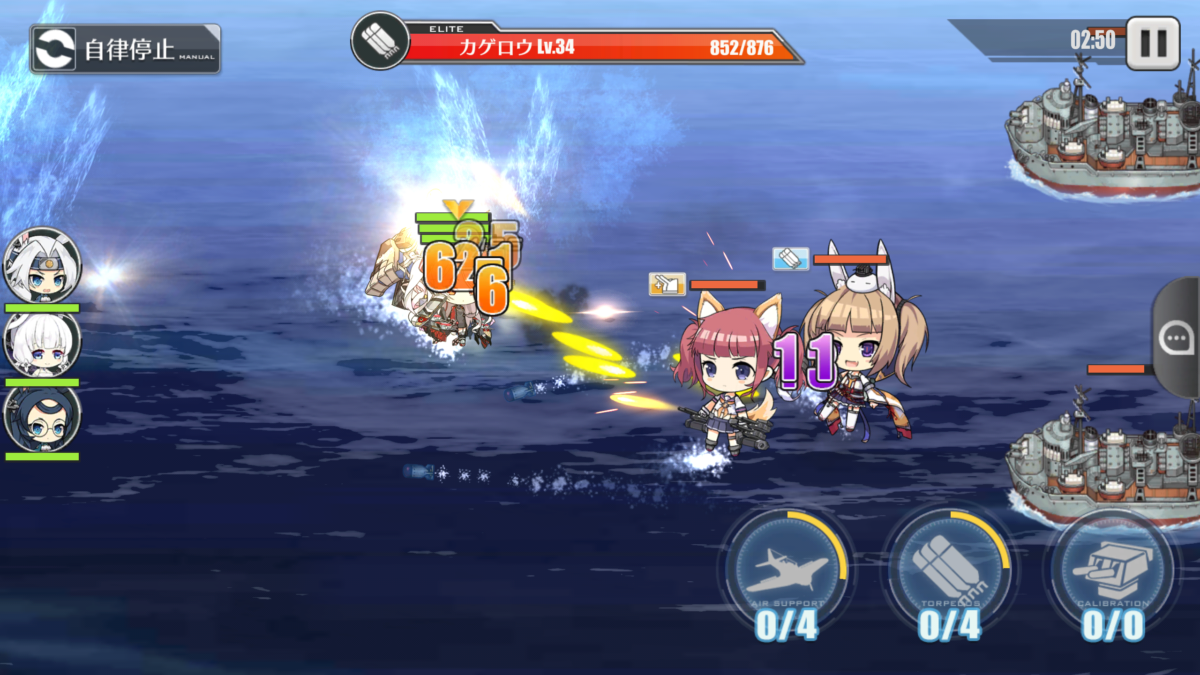Open the chat bubble side tab
Viewport: 1200px width, 675px height.
(1176, 338)
